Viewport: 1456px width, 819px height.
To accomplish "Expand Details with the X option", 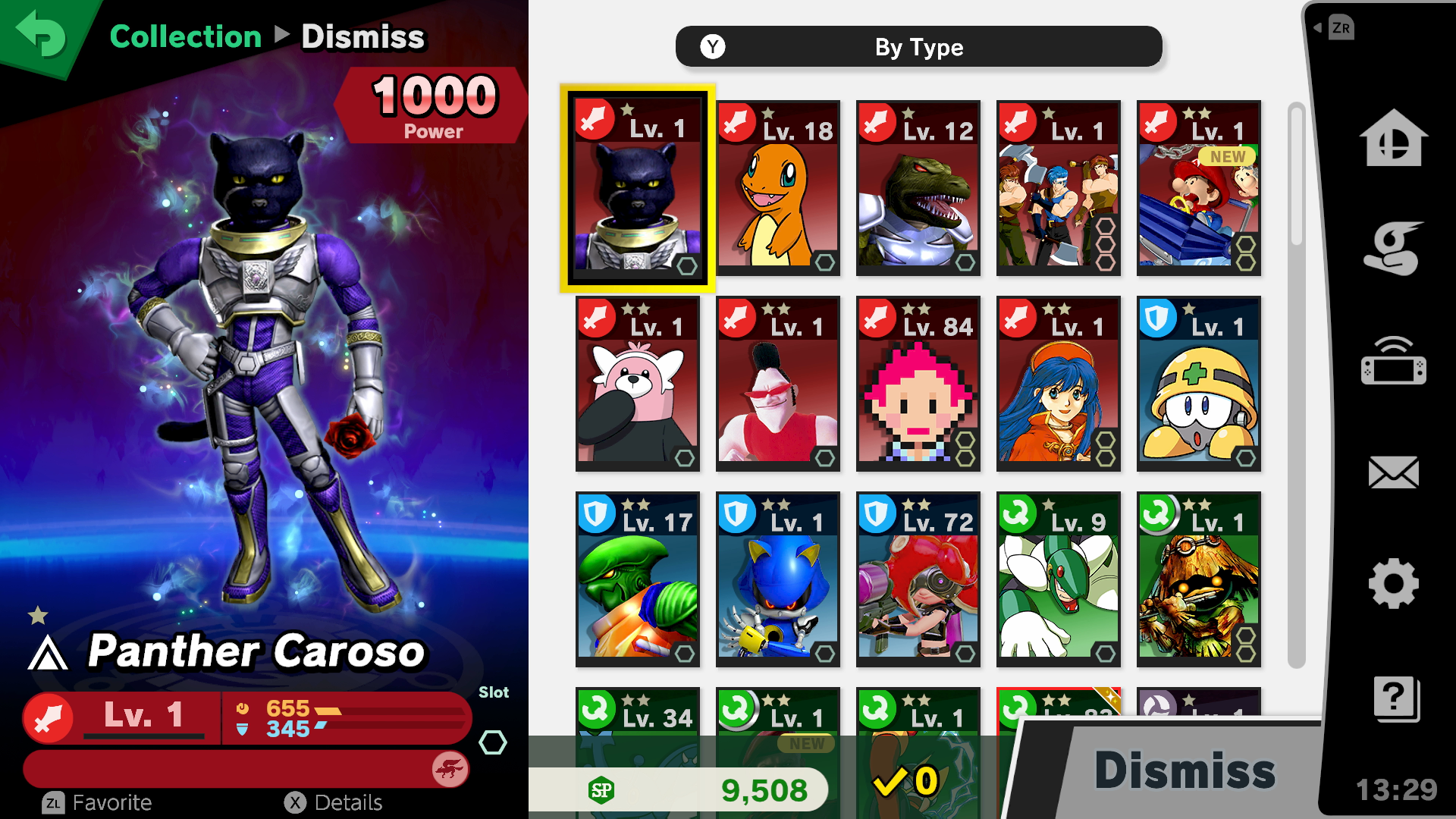I will coord(334,802).
